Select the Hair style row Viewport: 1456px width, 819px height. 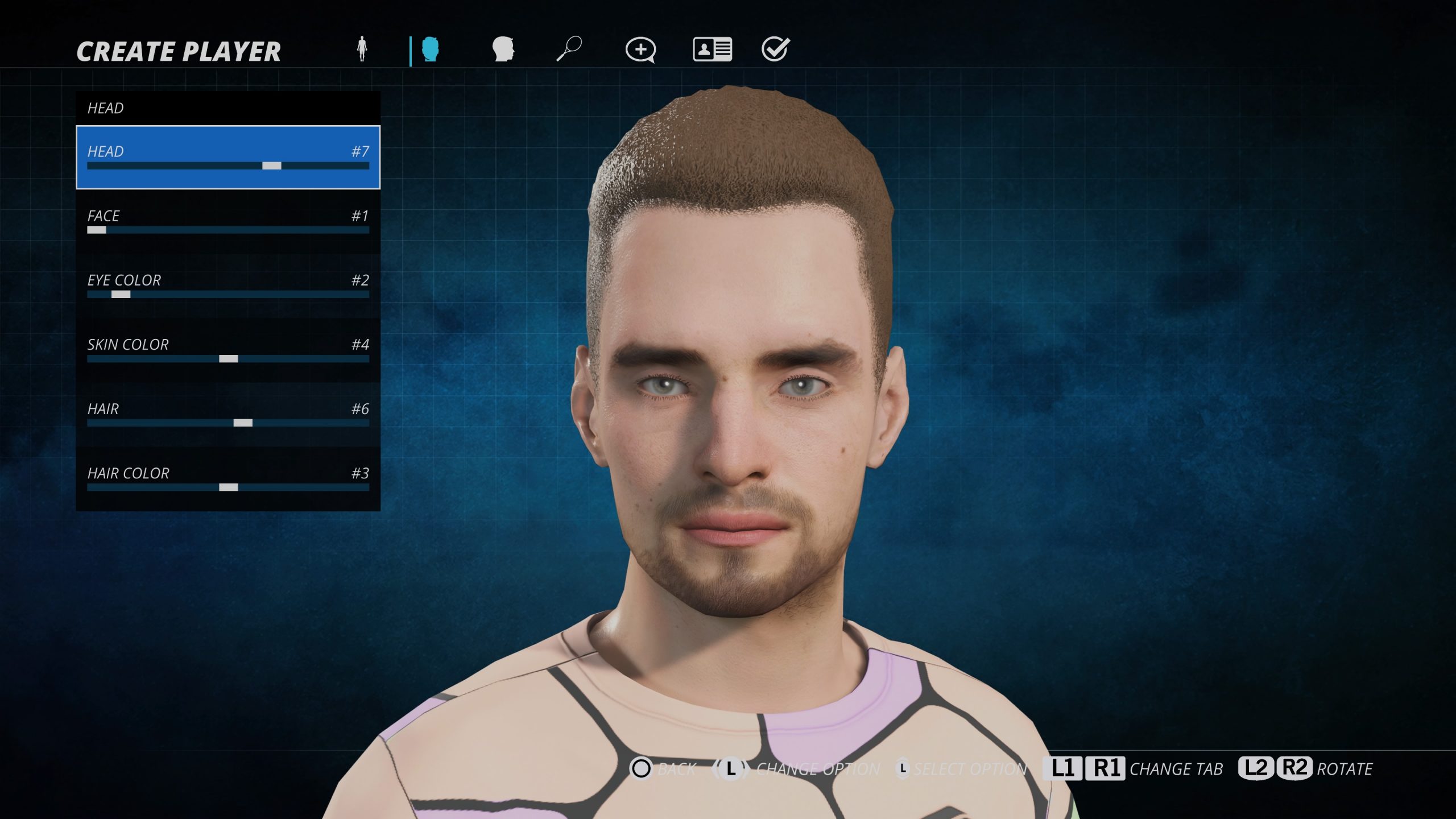227,414
